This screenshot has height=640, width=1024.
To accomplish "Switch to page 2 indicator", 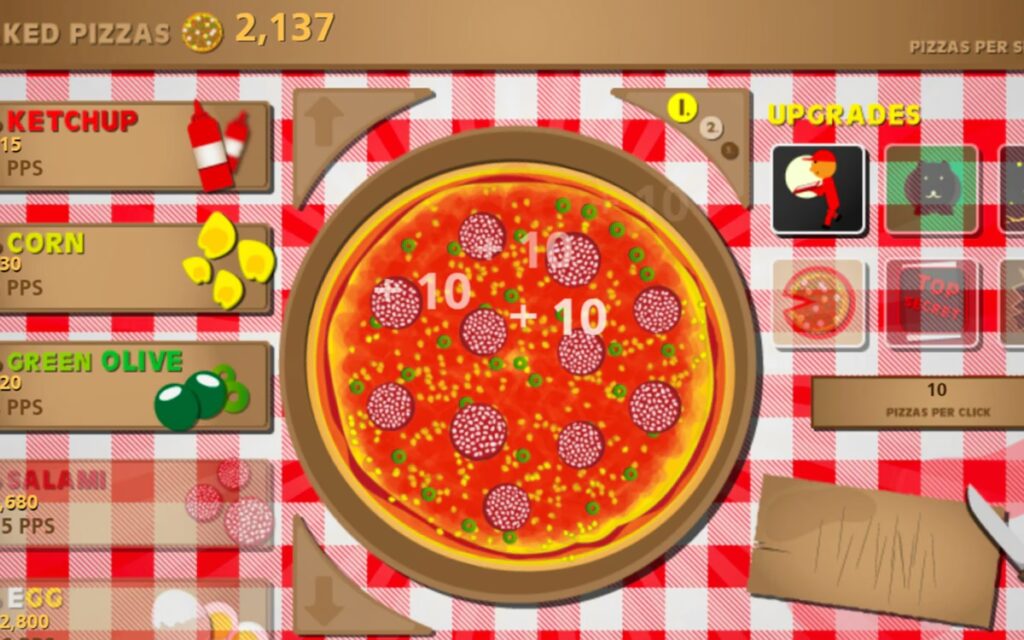I will (x=712, y=128).
